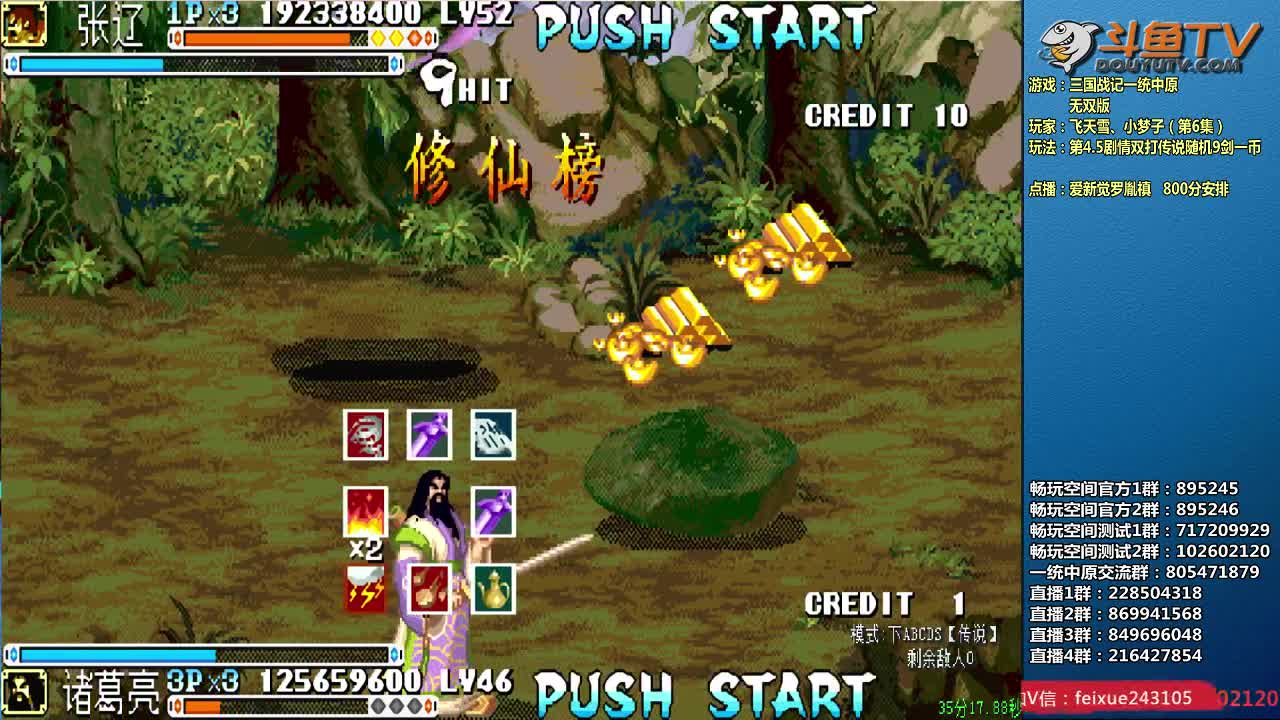Choose the golden teapot item icon
Viewport: 1280px width, 720px height.
(493, 589)
